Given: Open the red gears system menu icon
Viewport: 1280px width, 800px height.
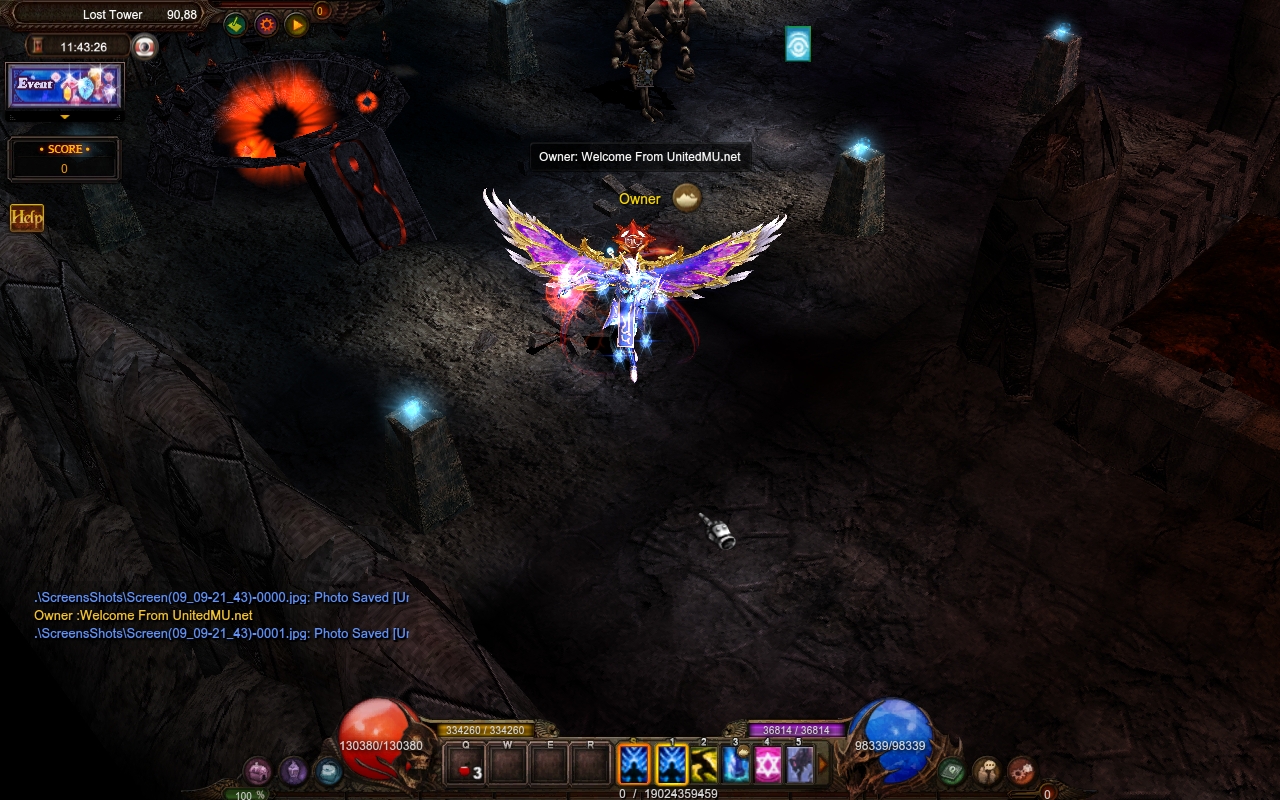Looking at the screenshot, I should pyautogui.click(x=1021, y=771).
